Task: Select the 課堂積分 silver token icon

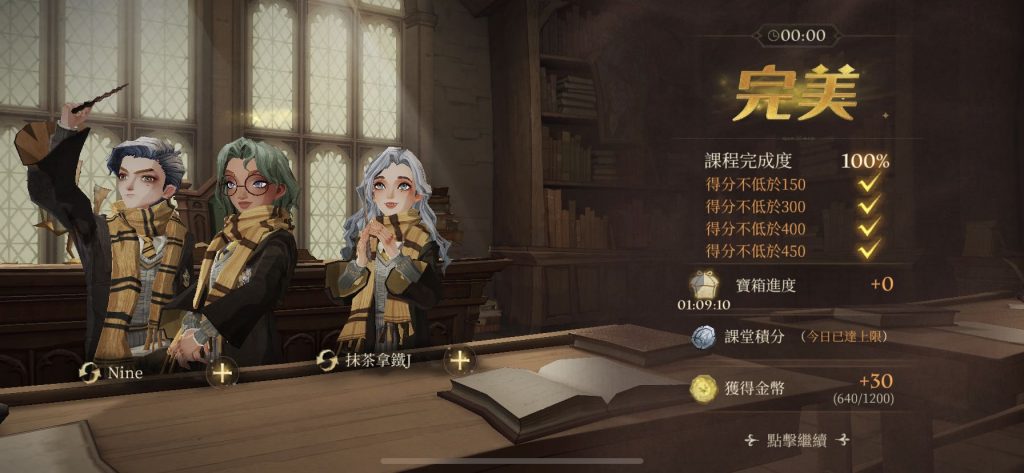Action: click(x=704, y=337)
